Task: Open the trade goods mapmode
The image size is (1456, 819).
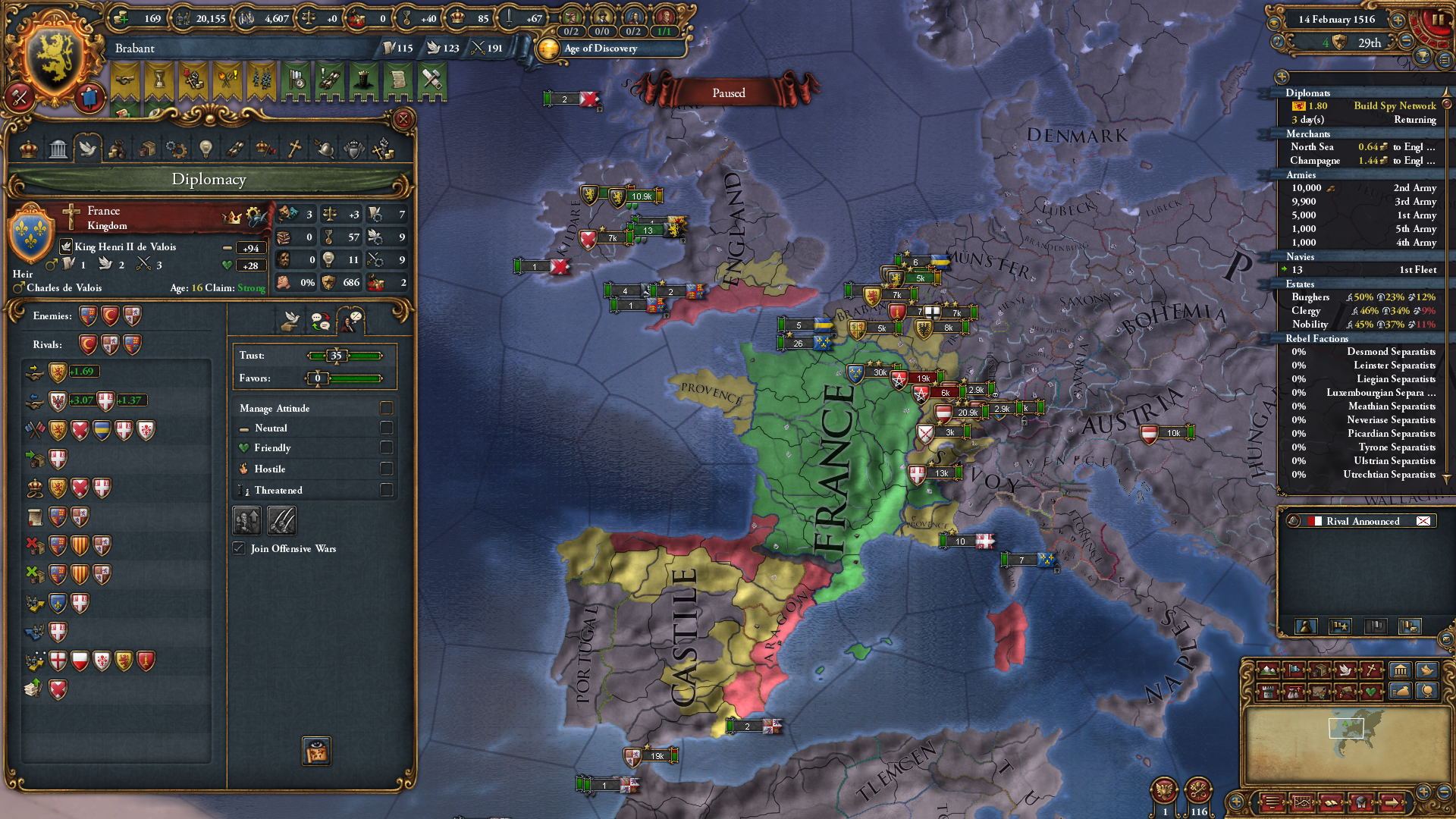Action: click(1319, 671)
